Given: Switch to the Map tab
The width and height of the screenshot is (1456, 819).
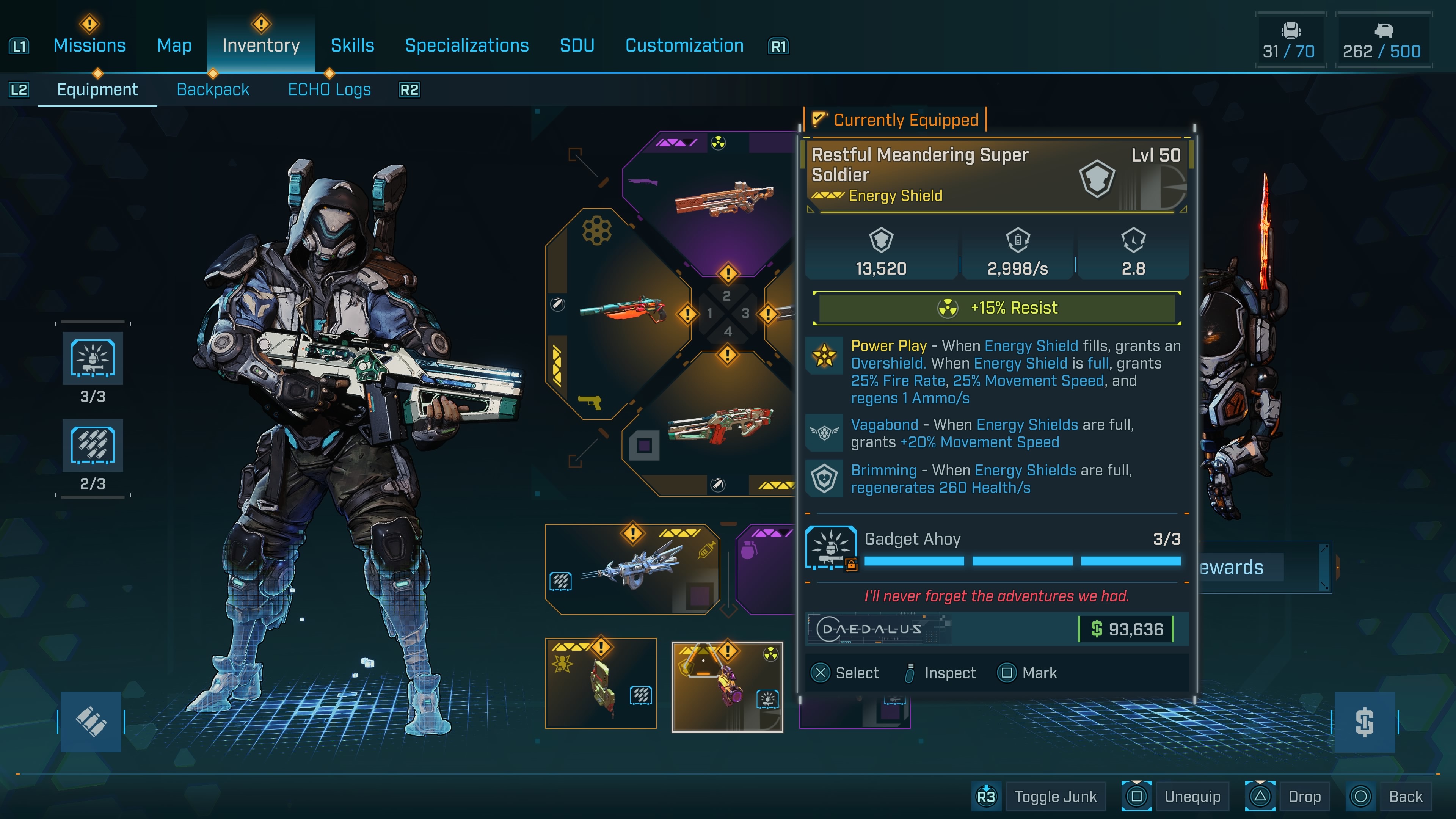Looking at the screenshot, I should click(x=174, y=45).
